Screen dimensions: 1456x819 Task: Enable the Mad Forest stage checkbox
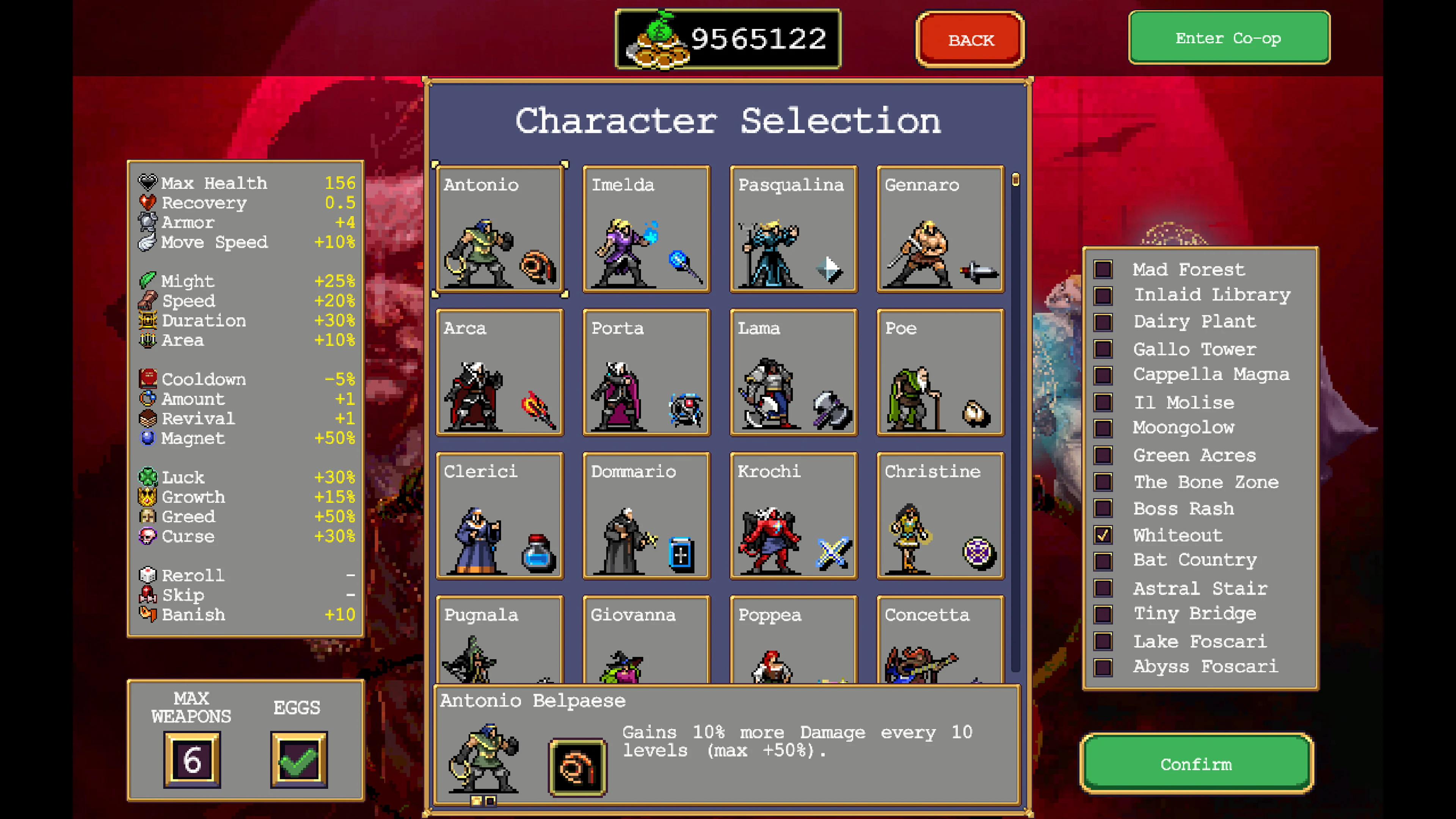point(1102,270)
